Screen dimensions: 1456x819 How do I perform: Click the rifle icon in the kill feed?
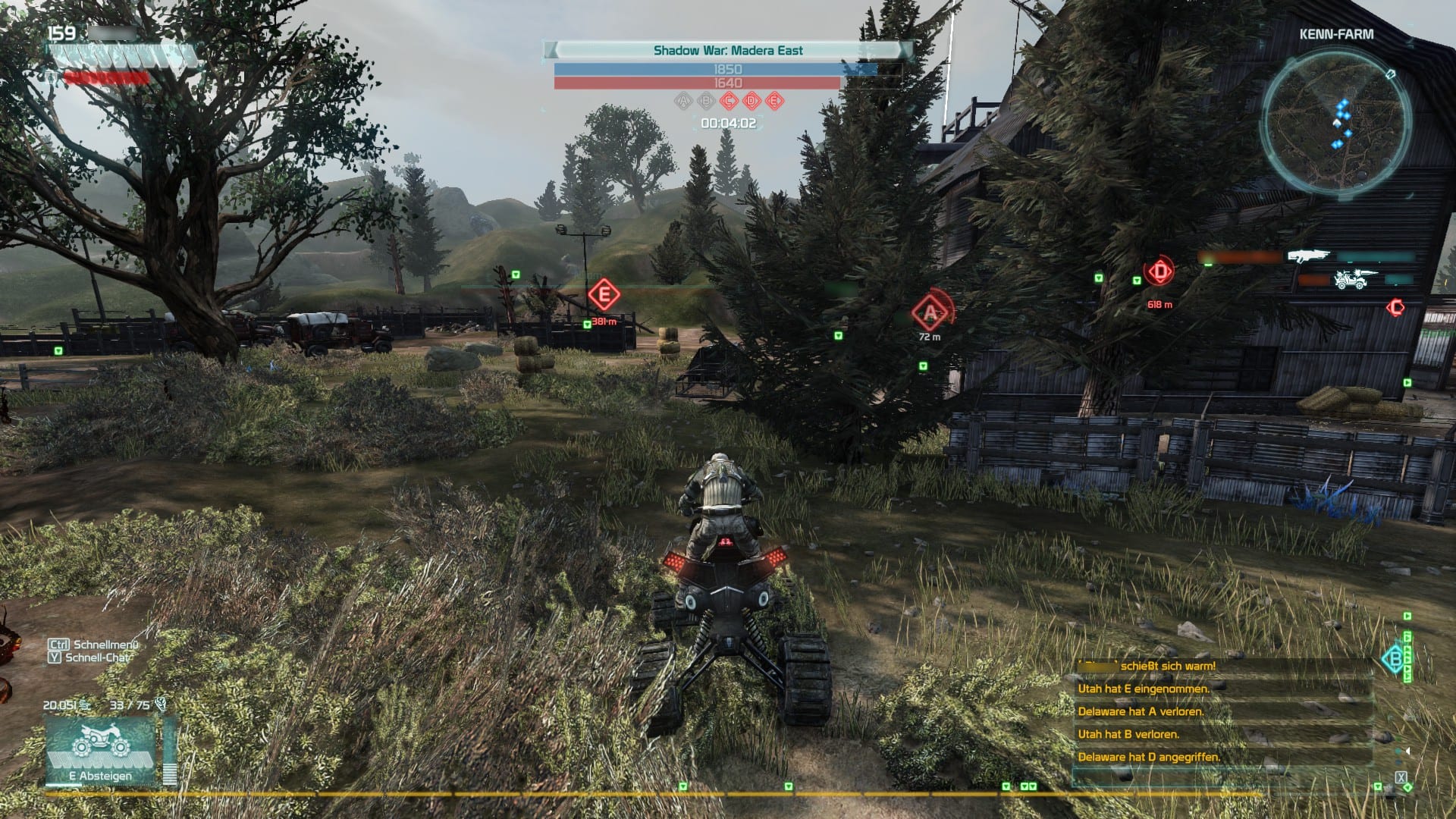(x=1309, y=256)
